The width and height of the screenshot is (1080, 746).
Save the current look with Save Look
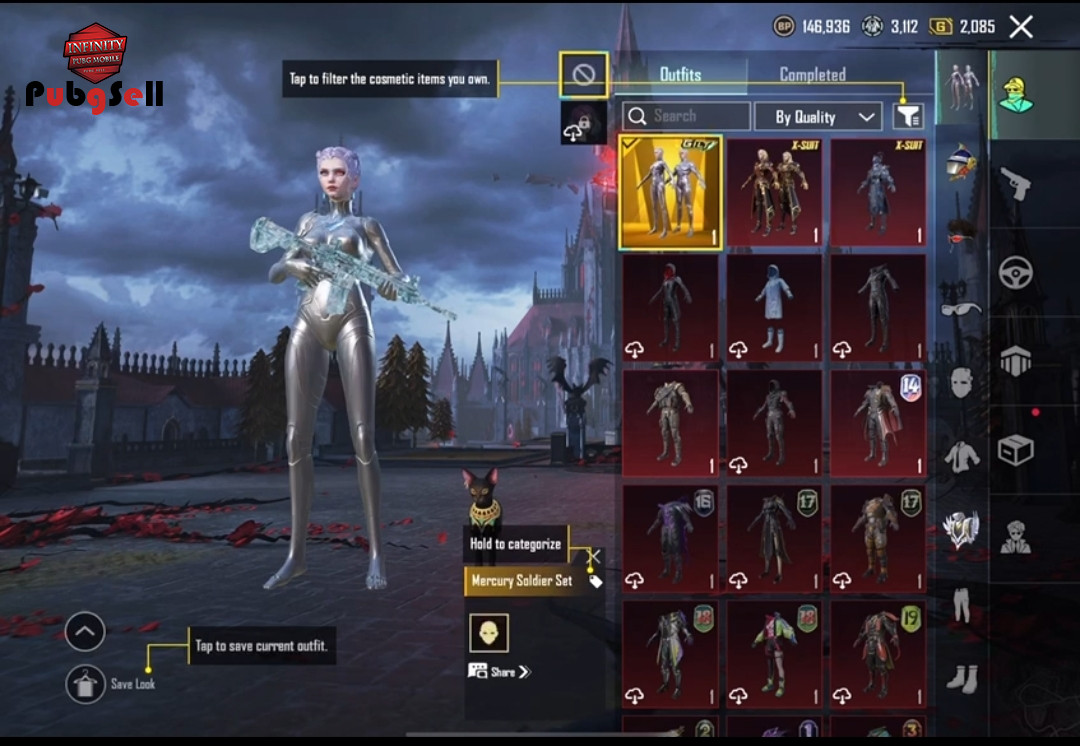(x=86, y=684)
